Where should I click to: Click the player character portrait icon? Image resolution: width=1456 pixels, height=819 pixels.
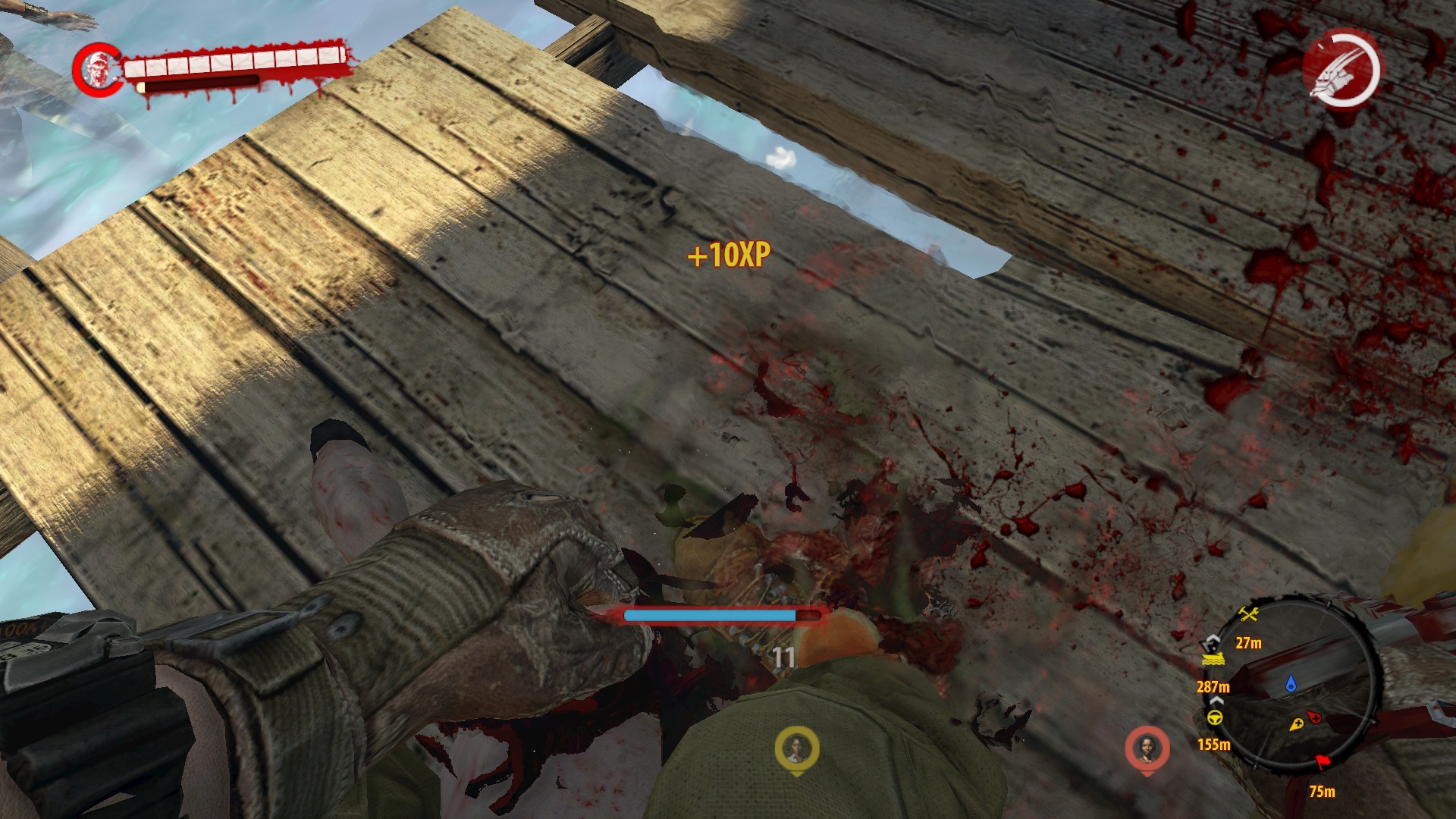coord(97,70)
